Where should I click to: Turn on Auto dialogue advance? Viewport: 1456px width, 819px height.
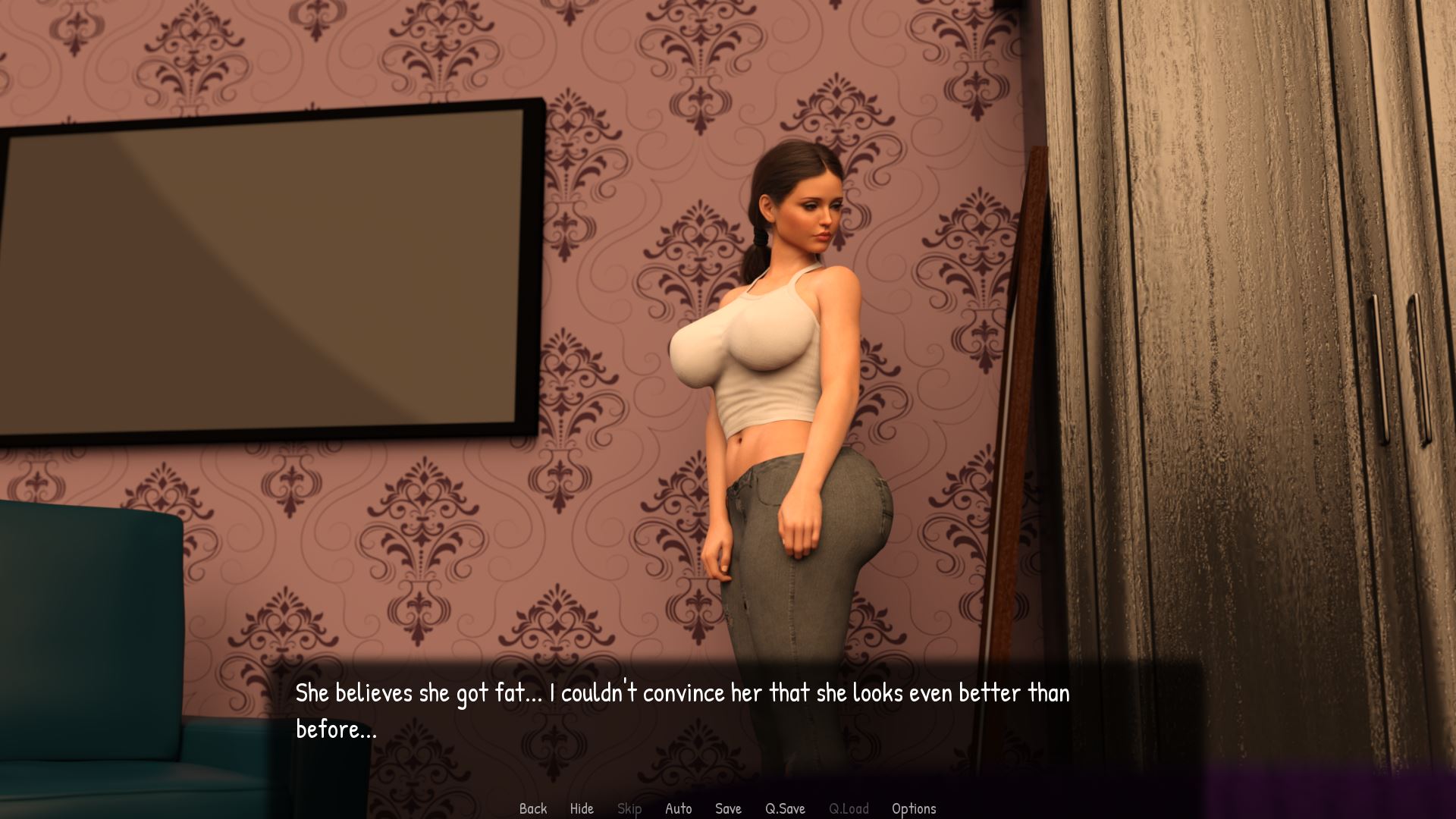pyautogui.click(x=678, y=808)
